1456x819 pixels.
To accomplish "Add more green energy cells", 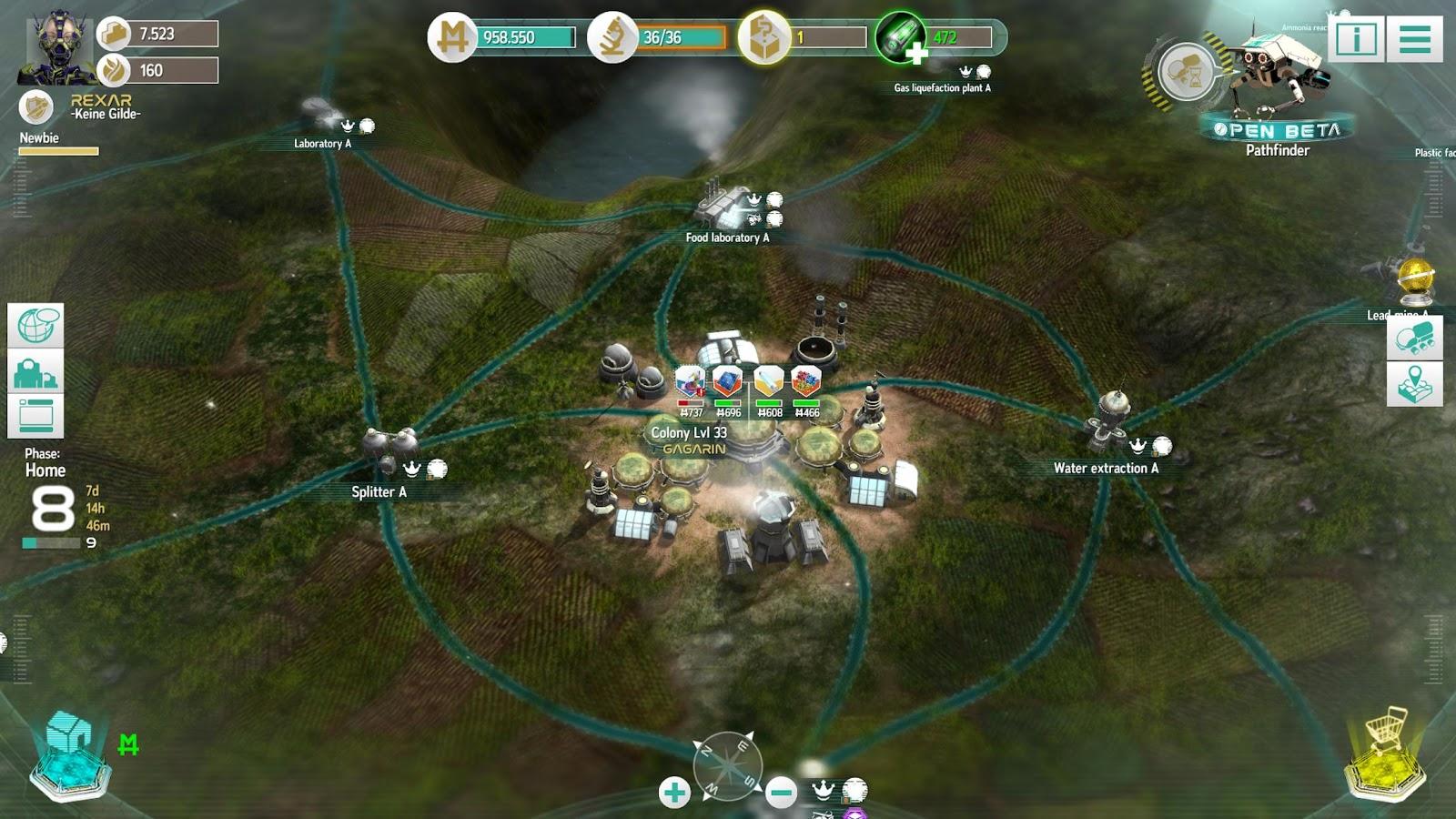I will click(916, 54).
